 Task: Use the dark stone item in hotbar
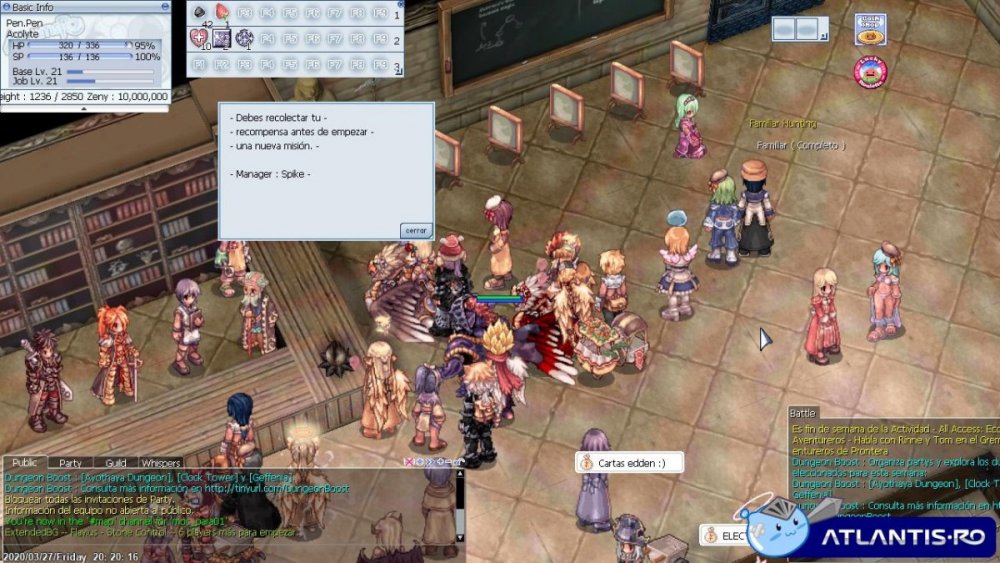199,13
